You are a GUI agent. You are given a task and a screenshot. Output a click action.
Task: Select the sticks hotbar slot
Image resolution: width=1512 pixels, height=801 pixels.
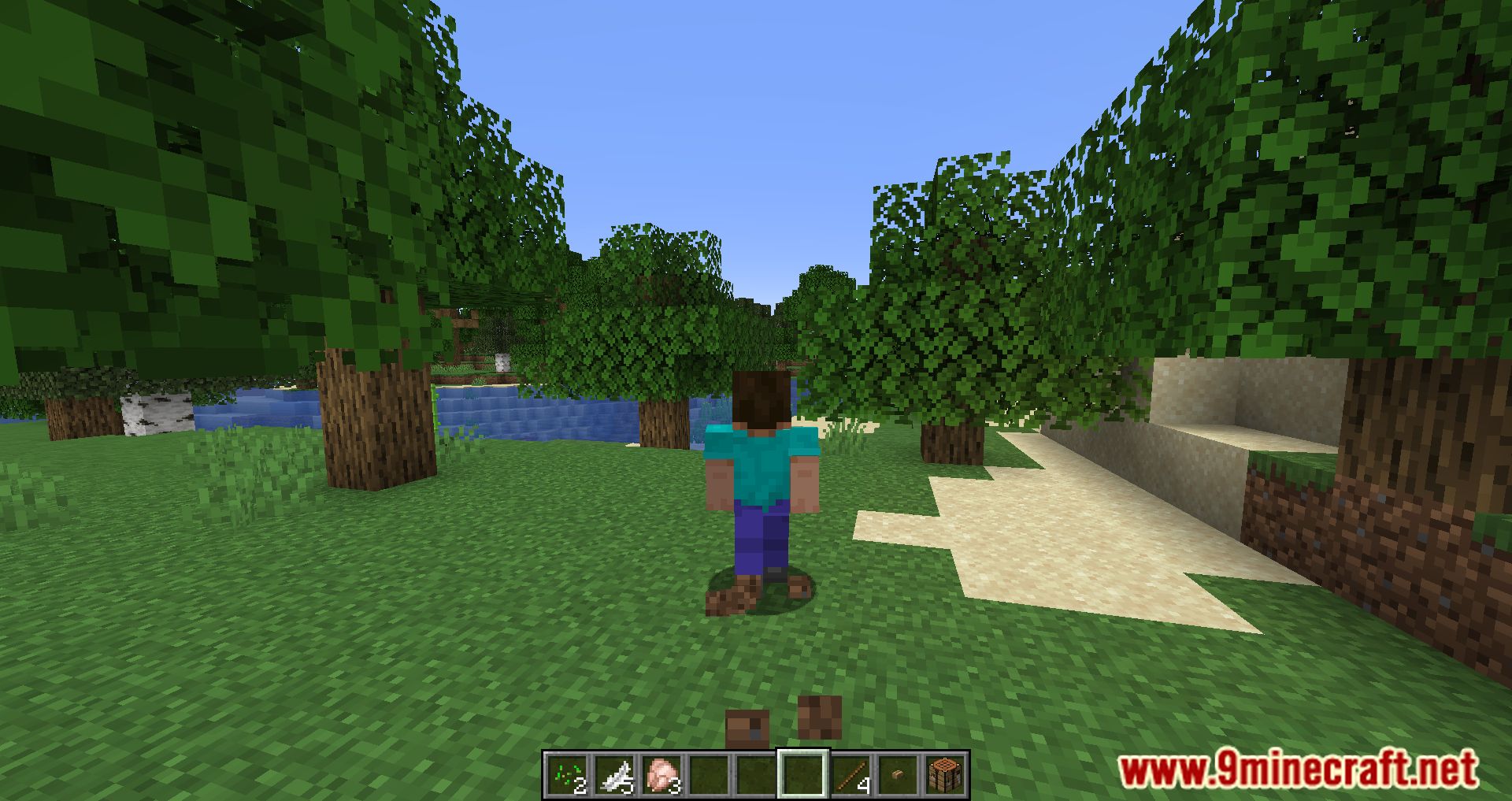click(850, 774)
